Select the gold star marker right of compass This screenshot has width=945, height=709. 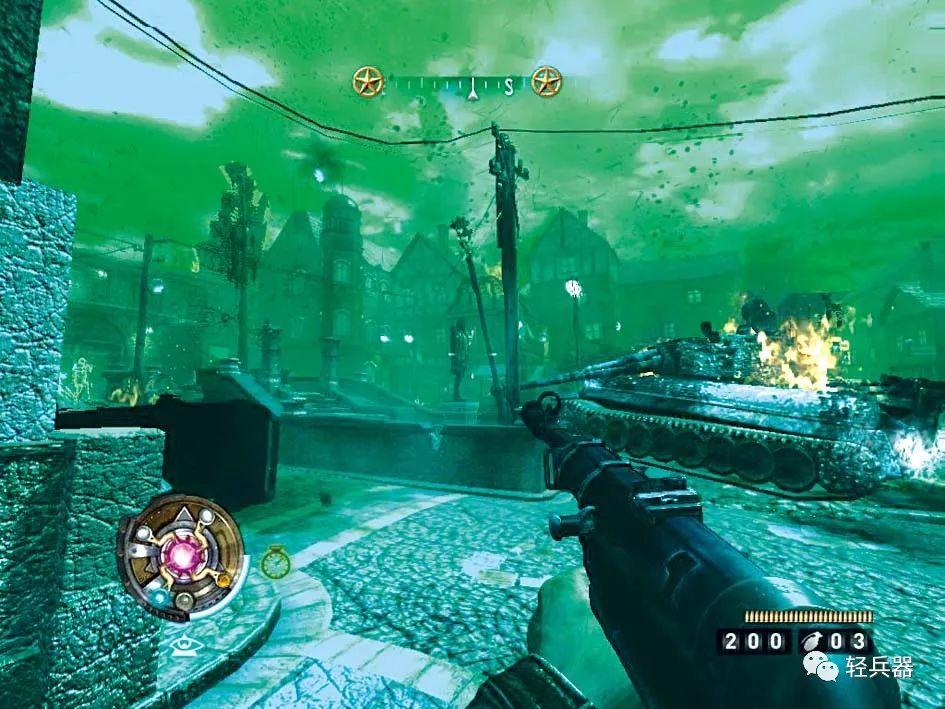pos(546,81)
